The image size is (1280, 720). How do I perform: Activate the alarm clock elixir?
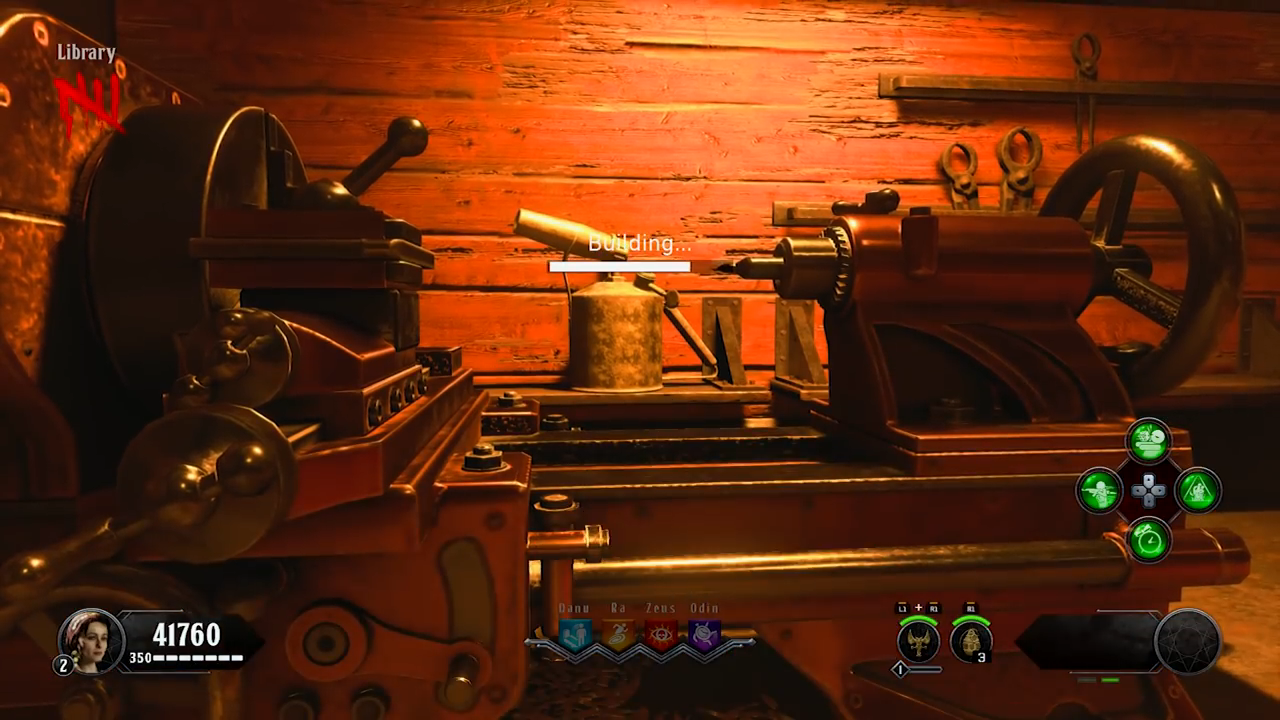pos(1148,540)
